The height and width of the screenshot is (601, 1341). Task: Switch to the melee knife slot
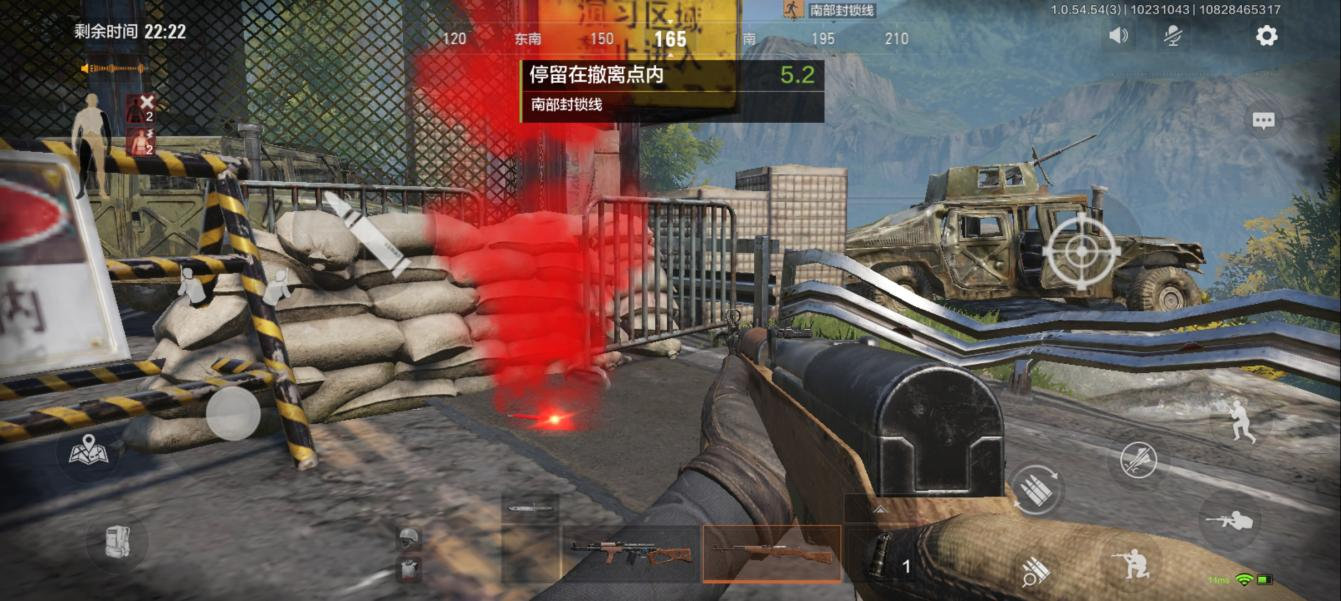pyautogui.click(x=530, y=509)
